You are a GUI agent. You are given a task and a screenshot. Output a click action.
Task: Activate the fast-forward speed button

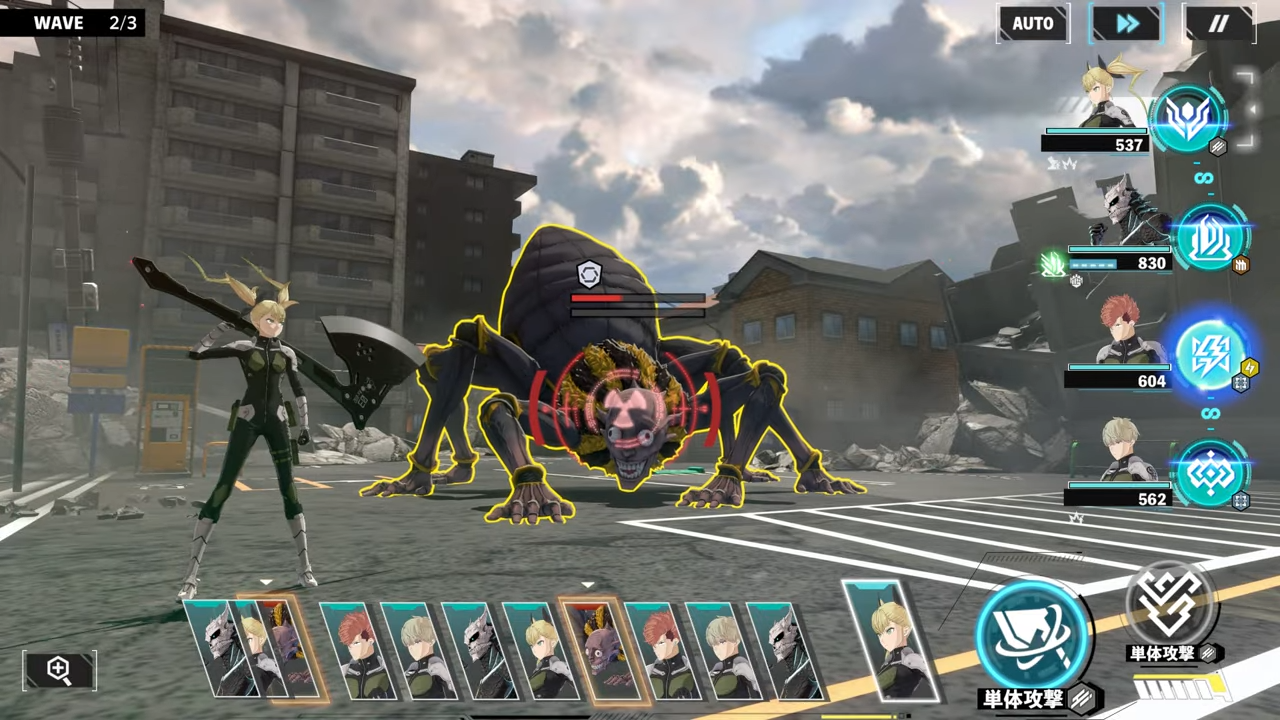coord(1126,23)
